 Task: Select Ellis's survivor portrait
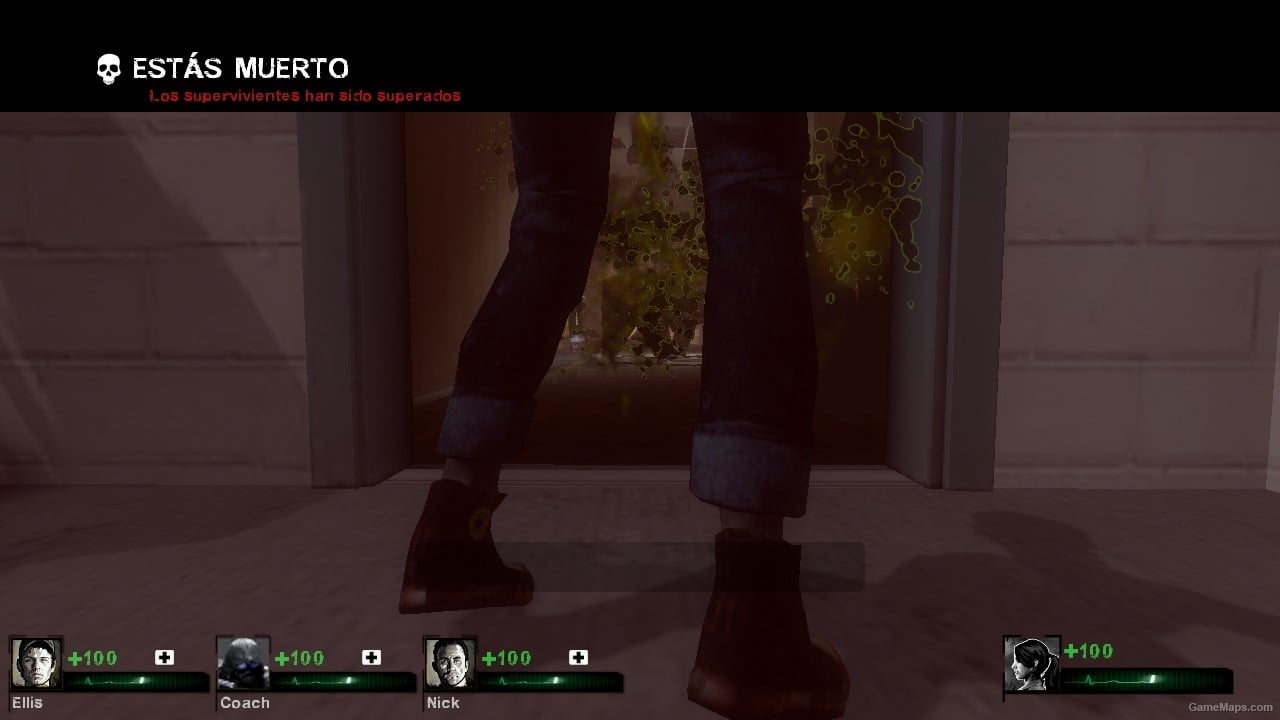37,661
